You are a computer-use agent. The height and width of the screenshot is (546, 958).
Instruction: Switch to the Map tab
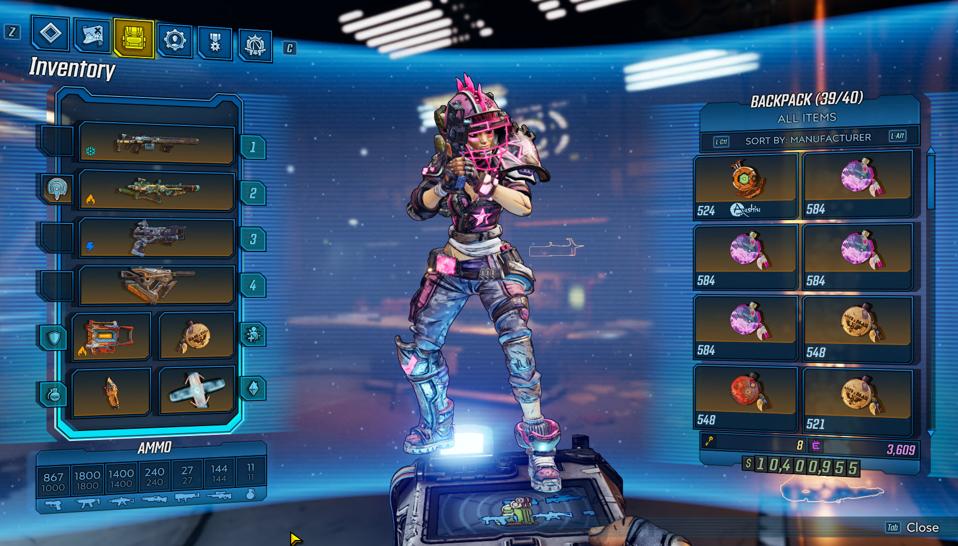click(92, 37)
